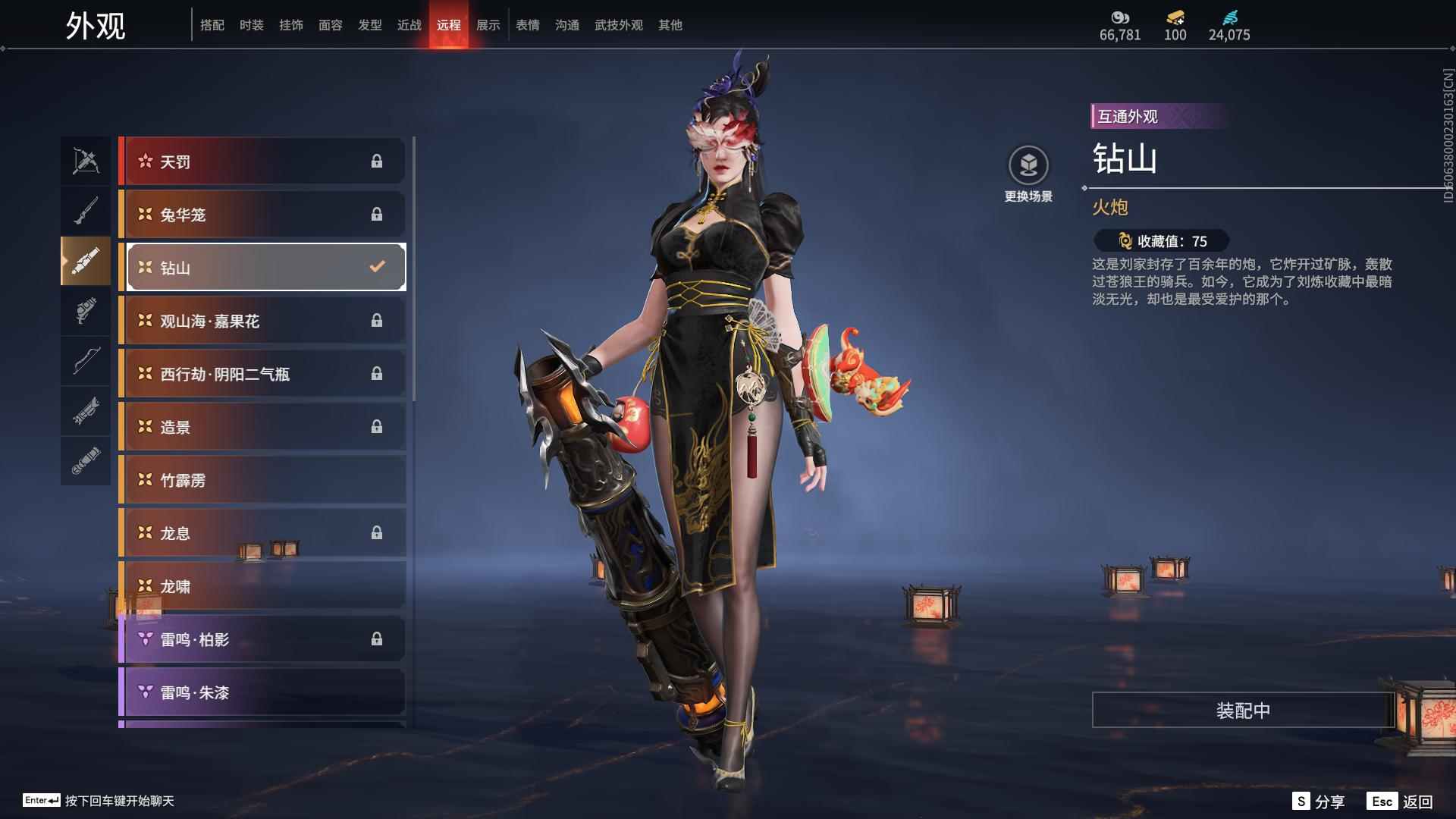Click the 装配中 equip button
The height and width of the screenshot is (819, 1456).
pyautogui.click(x=1242, y=711)
